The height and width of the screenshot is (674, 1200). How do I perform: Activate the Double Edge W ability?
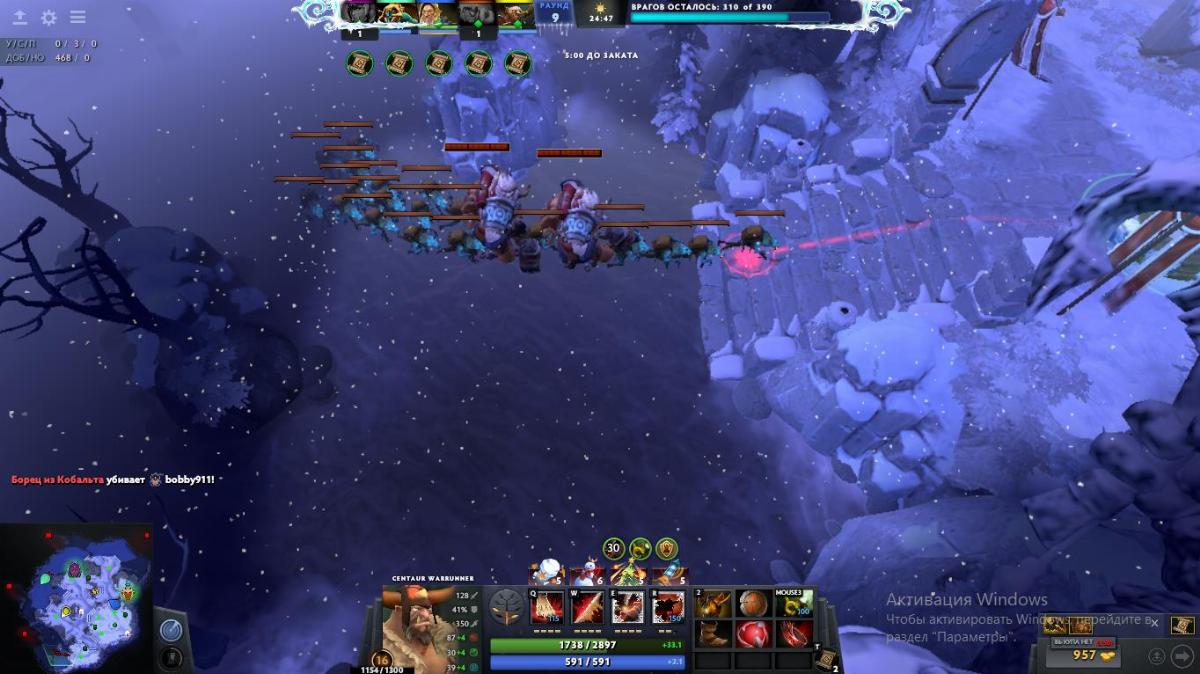pos(587,607)
